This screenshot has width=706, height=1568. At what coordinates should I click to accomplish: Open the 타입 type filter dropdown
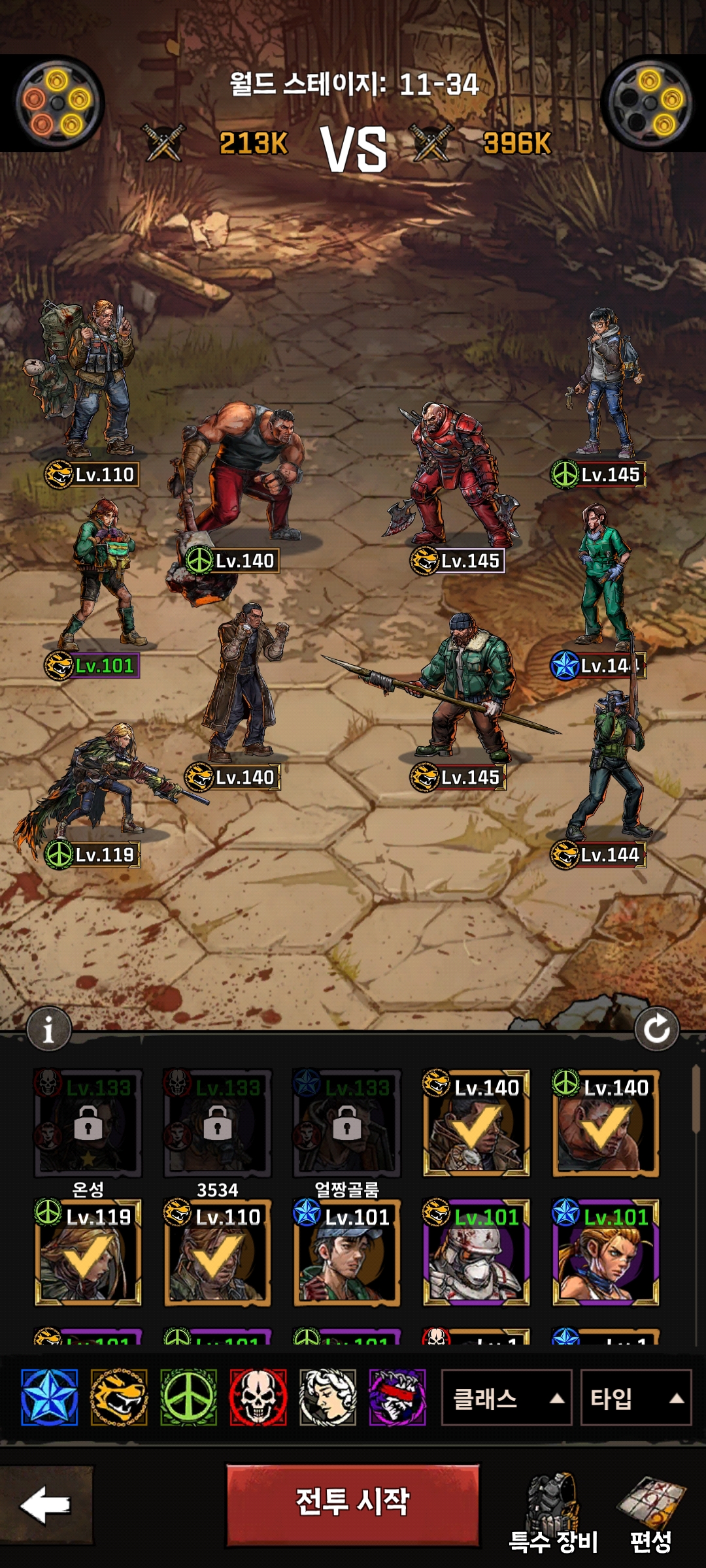tap(635, 1398)
